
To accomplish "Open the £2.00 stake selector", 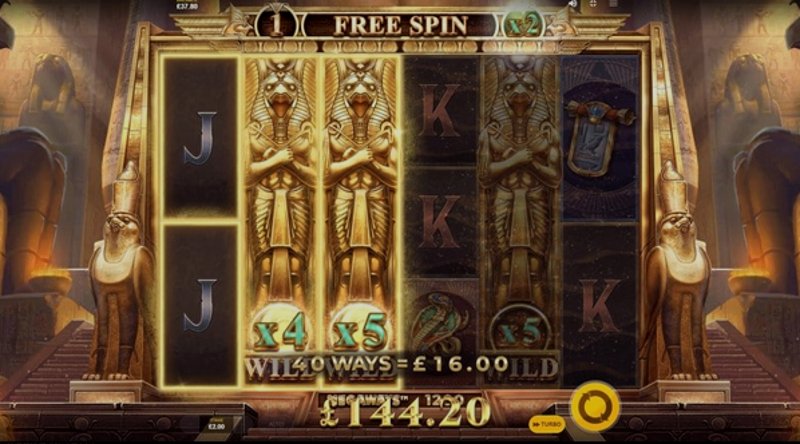I will (x=216, y=425).
